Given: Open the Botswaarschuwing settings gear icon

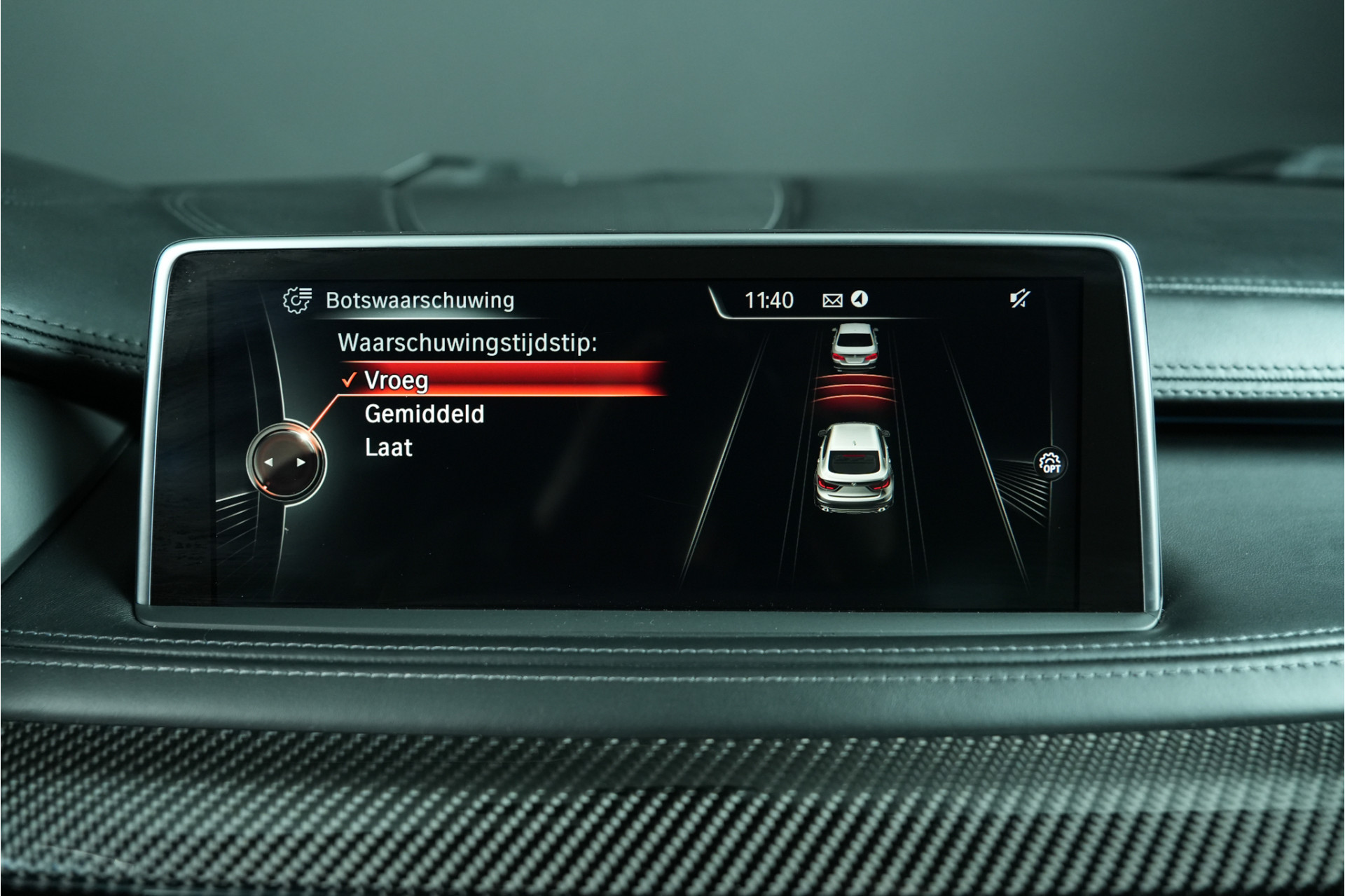Looking at the screenshot, I should [x=297, y=300].
